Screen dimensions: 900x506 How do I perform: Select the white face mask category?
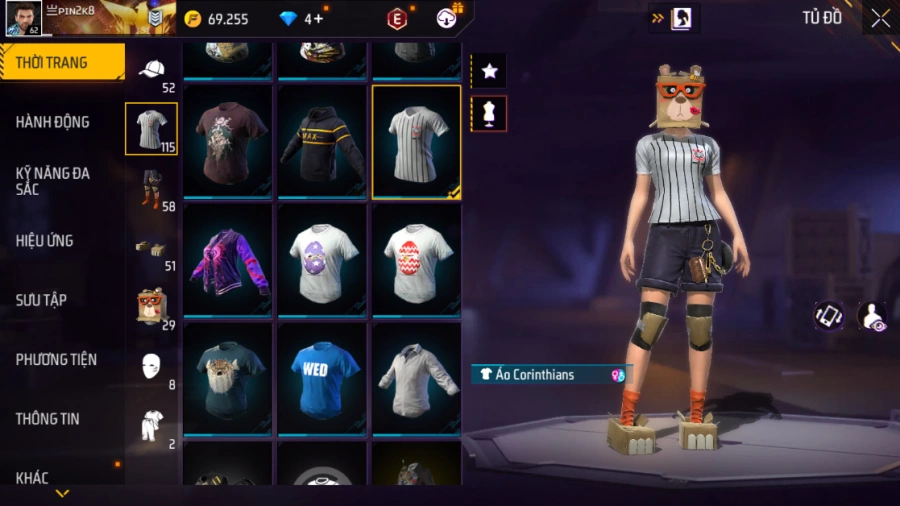click(x=152, y=365)
